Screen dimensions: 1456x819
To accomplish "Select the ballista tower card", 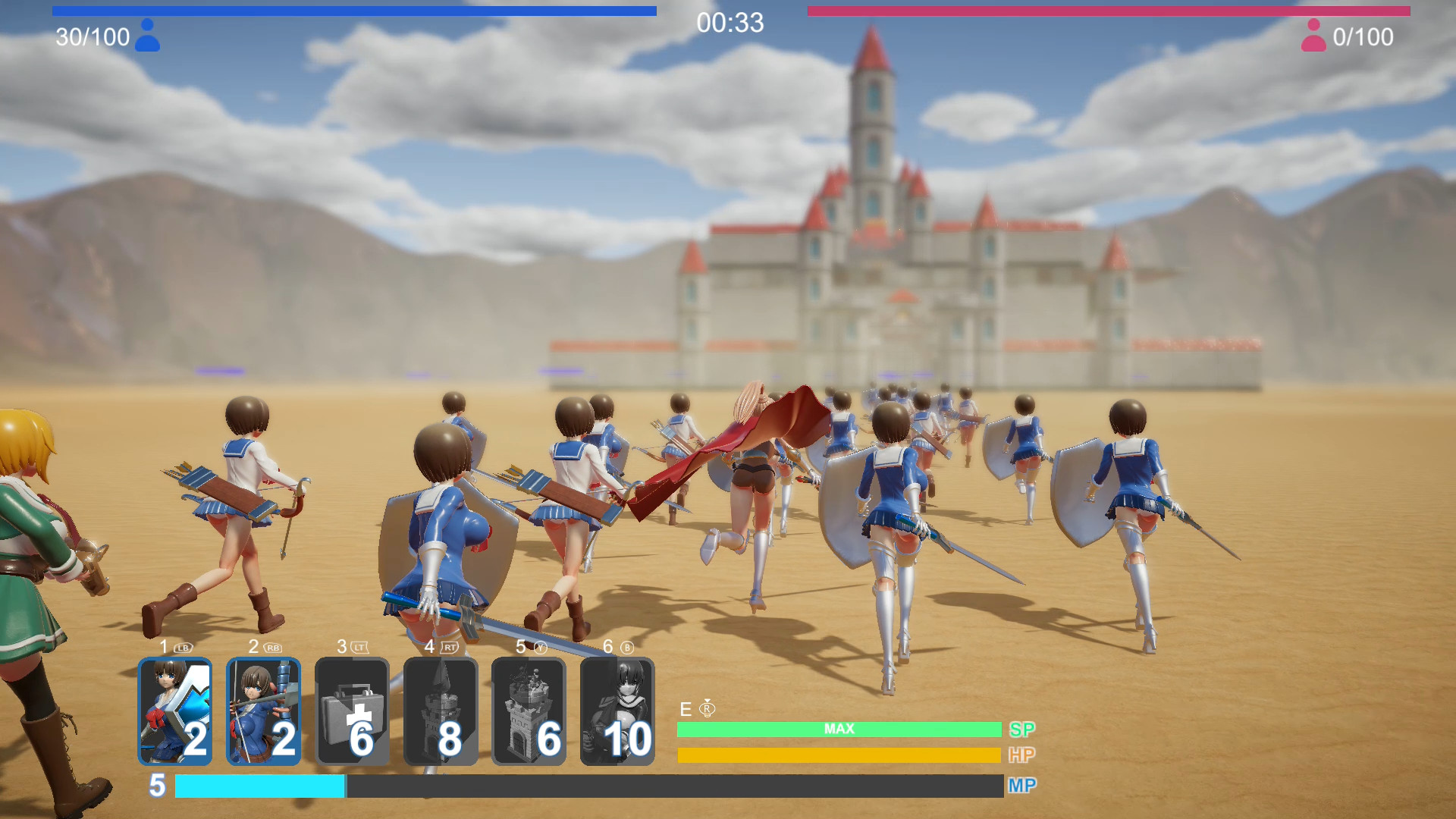I will (x=529, y=709).
